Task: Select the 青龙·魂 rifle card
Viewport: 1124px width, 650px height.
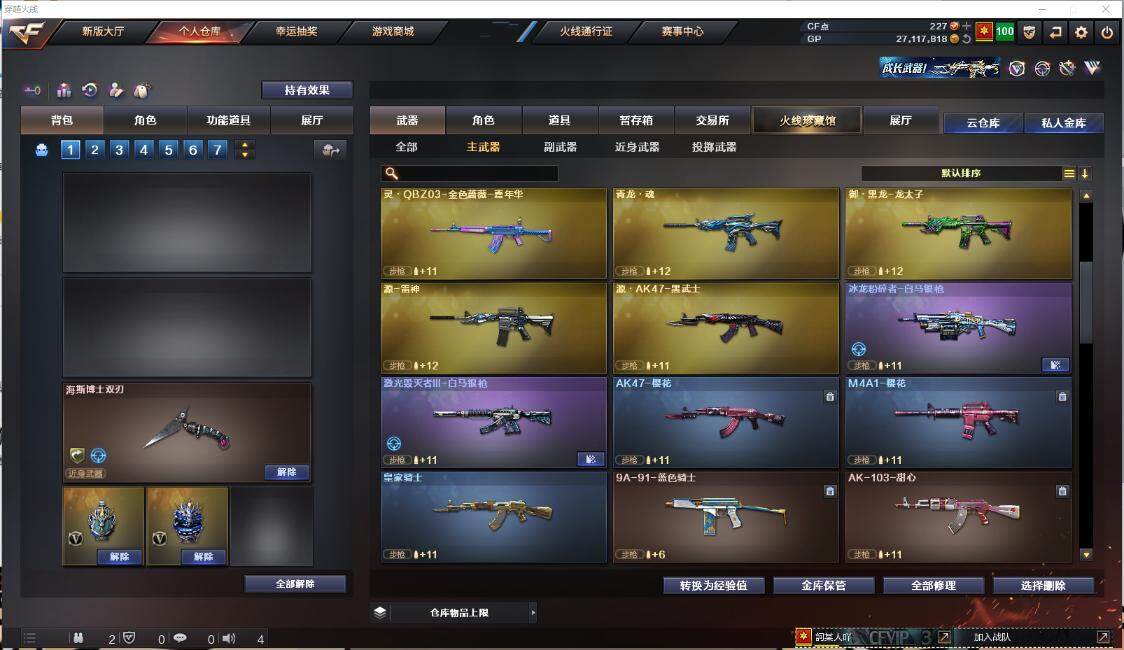Action: pyautogui.click(x=725, y=234)
